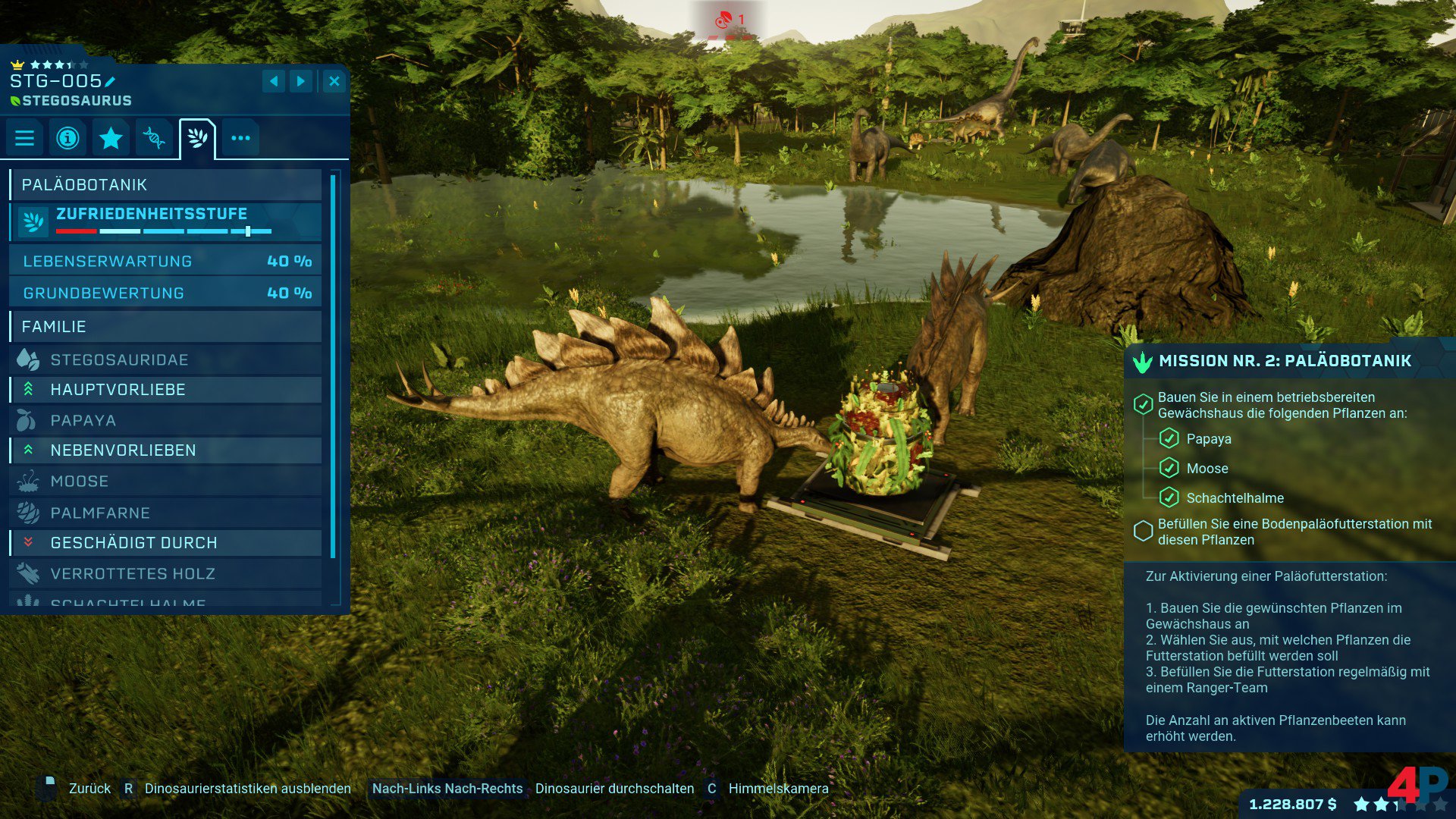The height and width of the screenshot is (819, 1456).
Task: Open the three-dots more tab
Action: pyautogui.click(x=240, y=138)
